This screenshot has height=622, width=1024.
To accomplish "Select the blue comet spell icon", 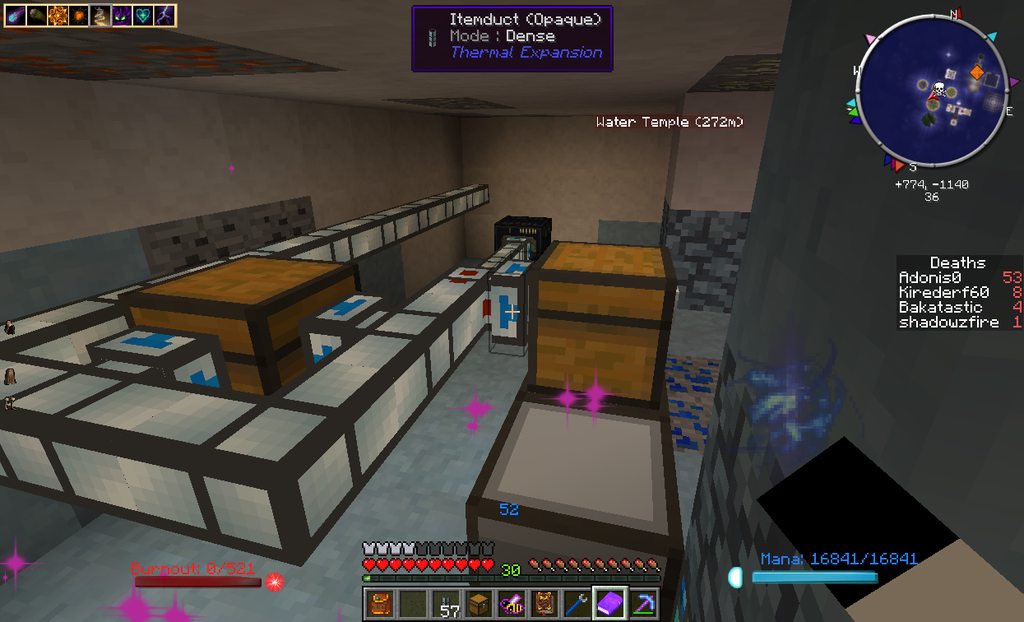I will (x=15, y=16).
